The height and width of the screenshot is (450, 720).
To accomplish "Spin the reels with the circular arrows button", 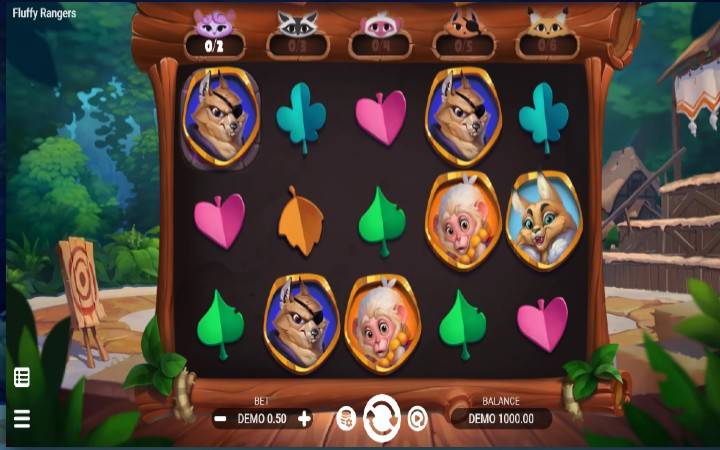I will (x=381, y=418).
